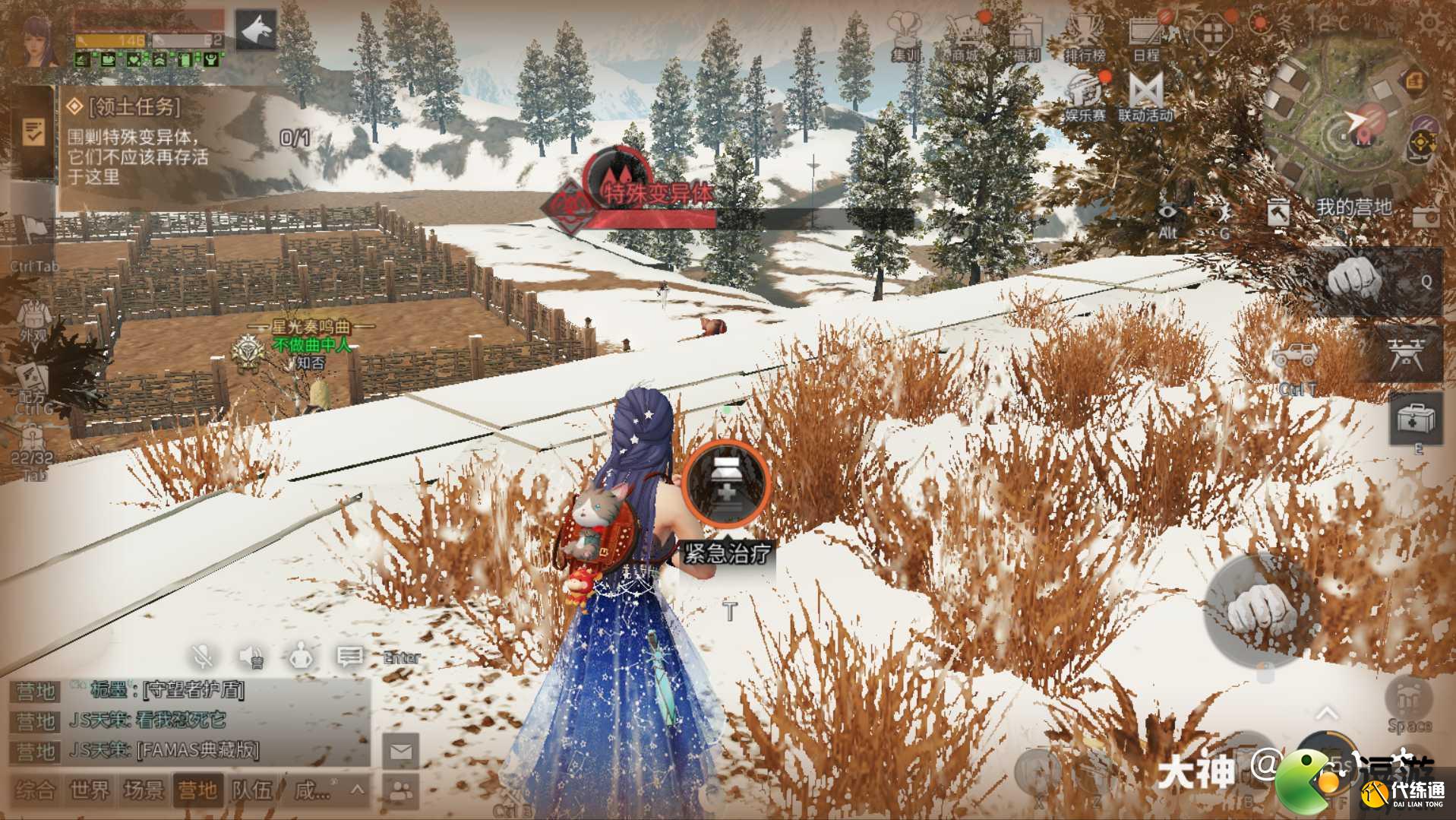Use the medkit item slot
The height and width of the screenshot is (820, 1456).
click(1416, 418)
